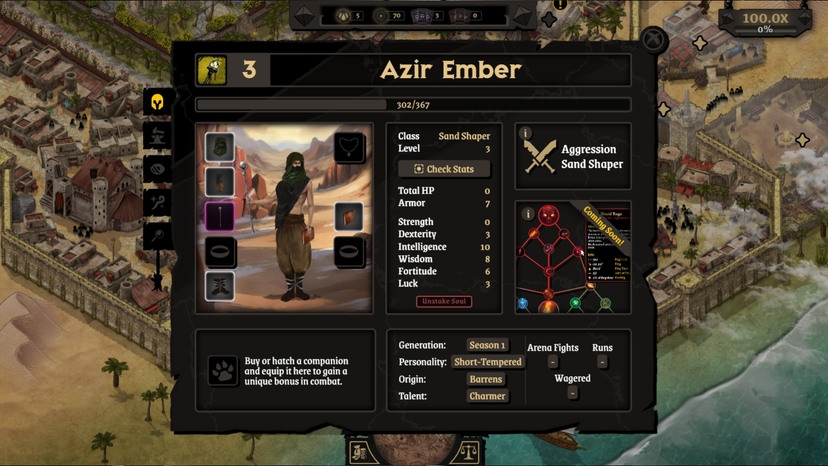
Task: Select the red book off-hand slot
Action: [x=349, y=216]
